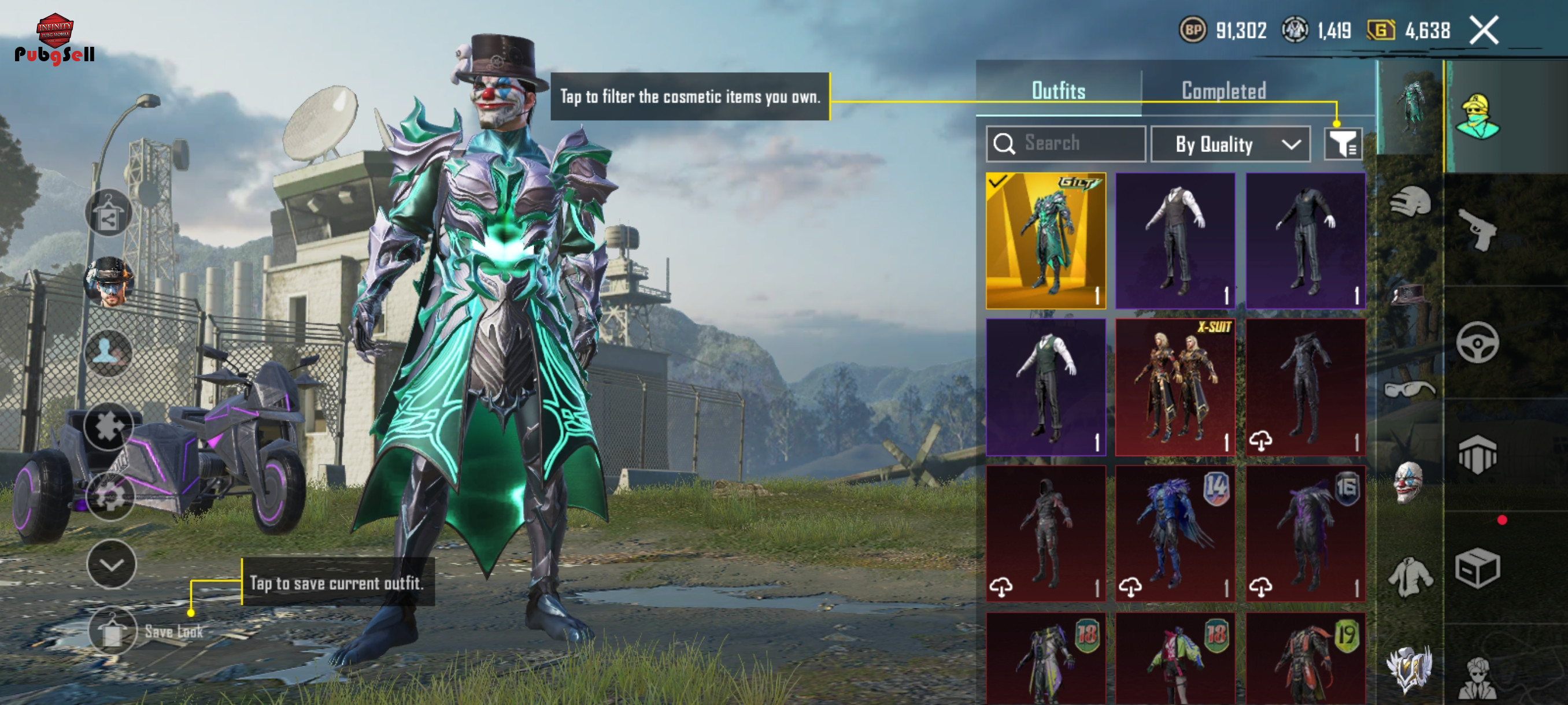
Task: Select the white shirt grey vest outfit
Action: (x=1175, y=241)
